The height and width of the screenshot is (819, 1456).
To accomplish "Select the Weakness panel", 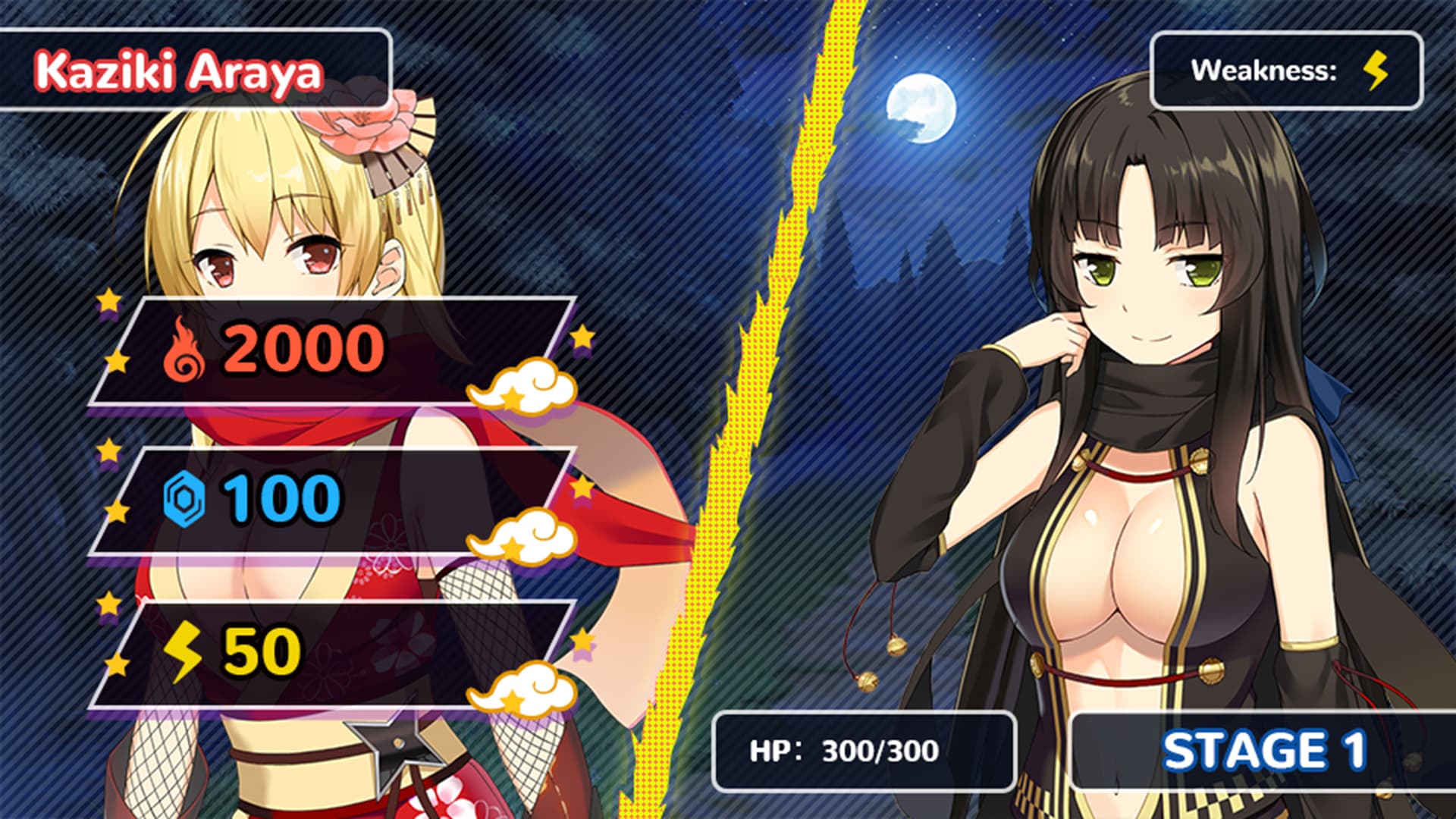I will click(x=1289, y=70).
